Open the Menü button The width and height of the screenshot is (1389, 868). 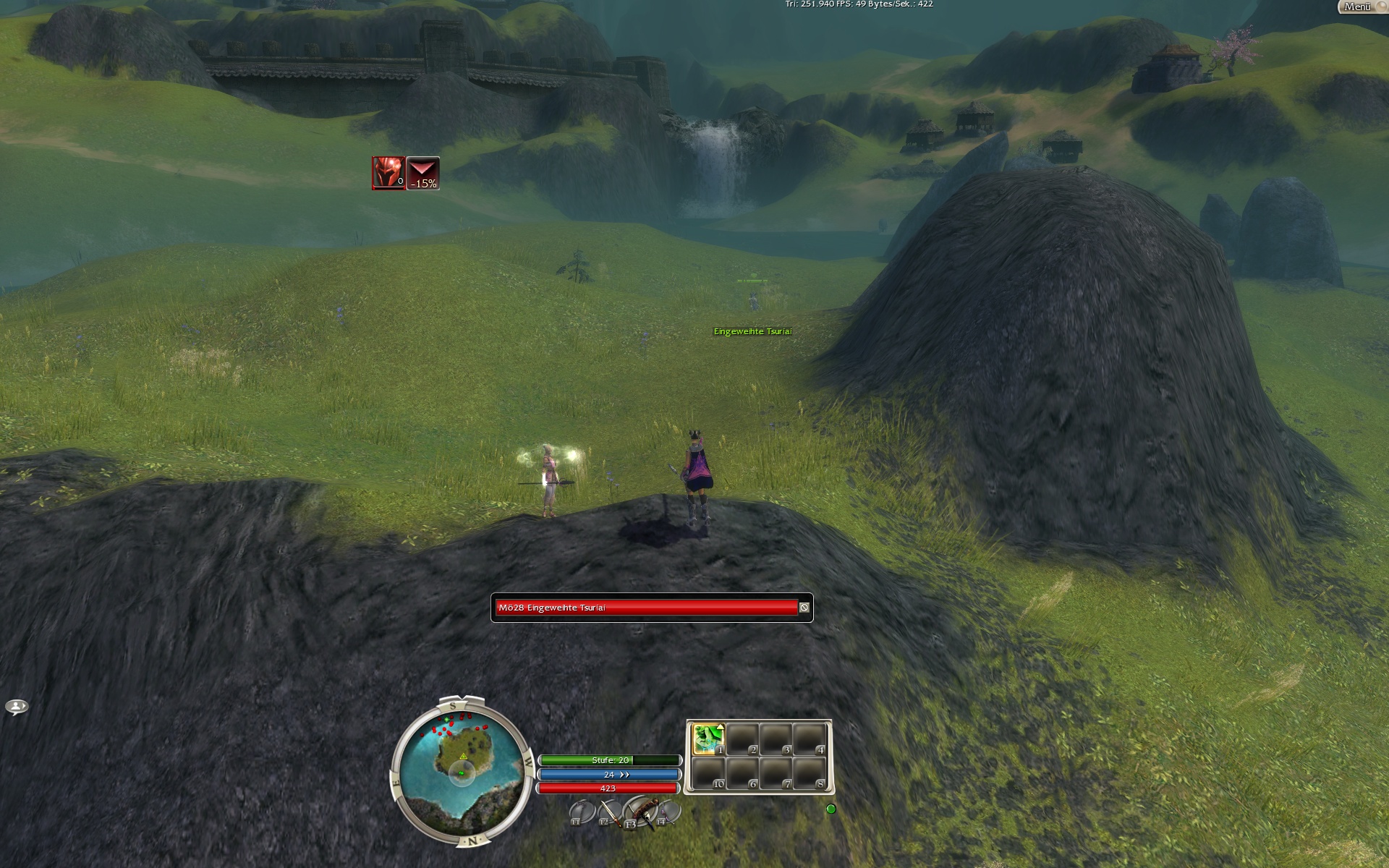coord(1359,7)
